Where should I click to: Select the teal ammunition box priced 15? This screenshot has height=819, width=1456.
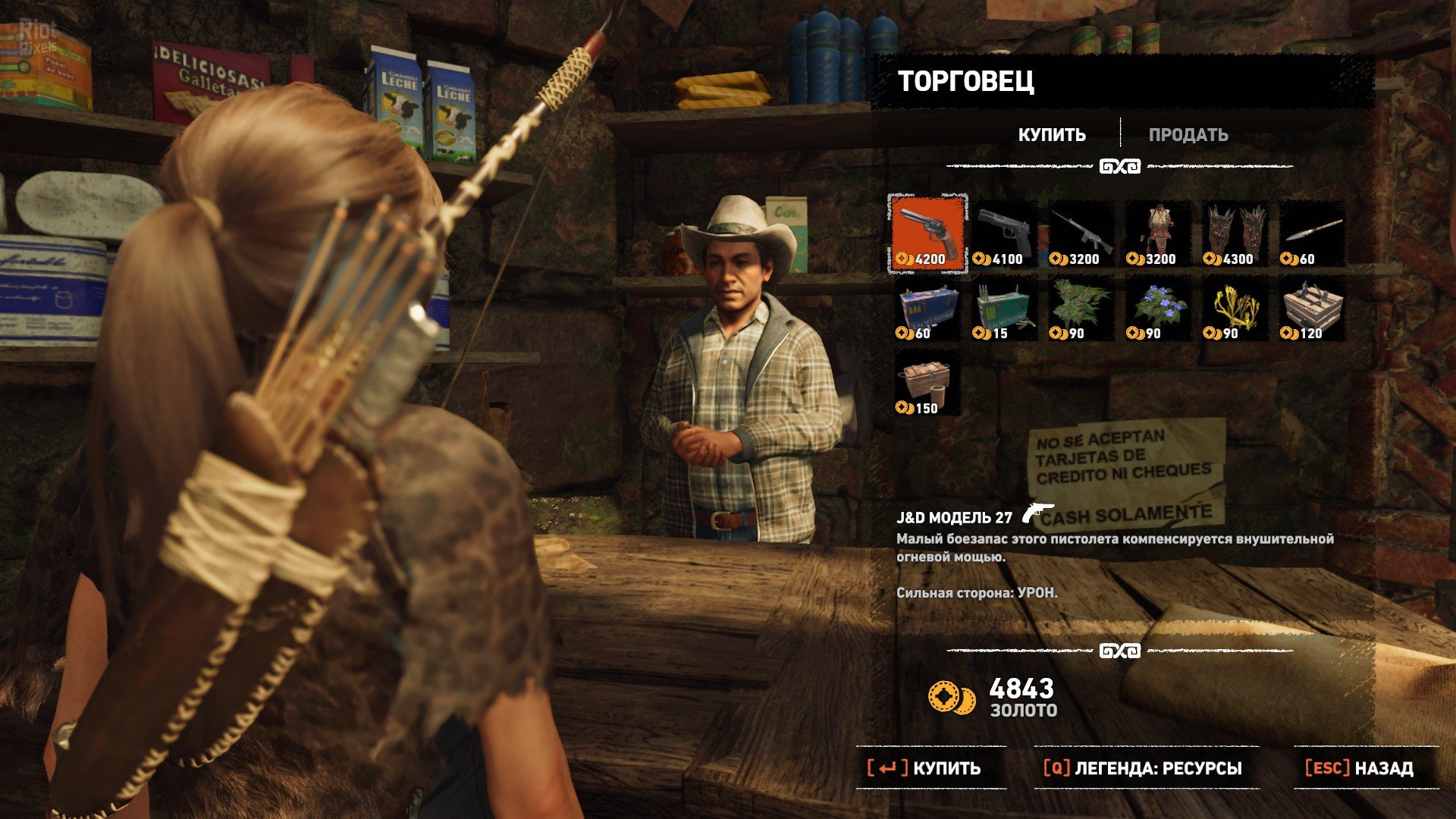[1005, 308]
